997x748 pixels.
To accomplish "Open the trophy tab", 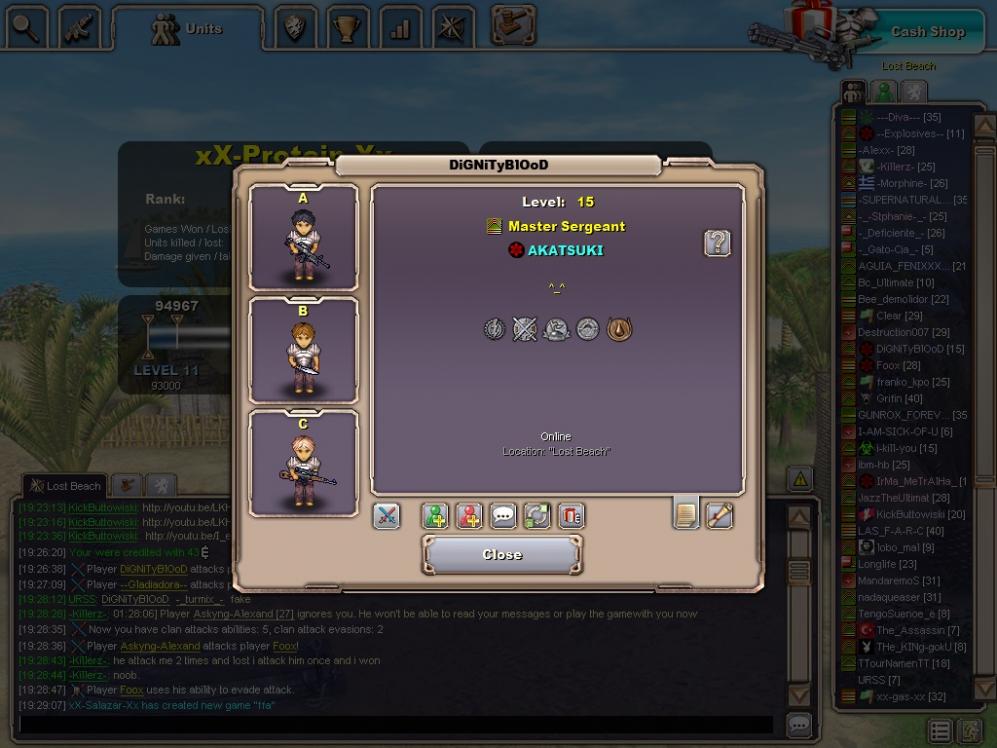I will (347, 28).
